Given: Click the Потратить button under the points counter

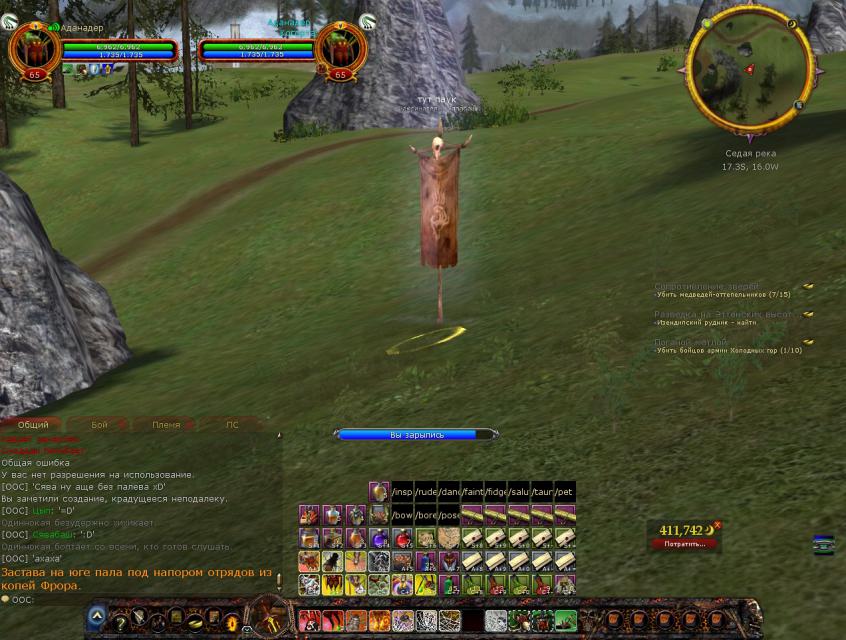Looking at the screenshot, I should [685, 544].
